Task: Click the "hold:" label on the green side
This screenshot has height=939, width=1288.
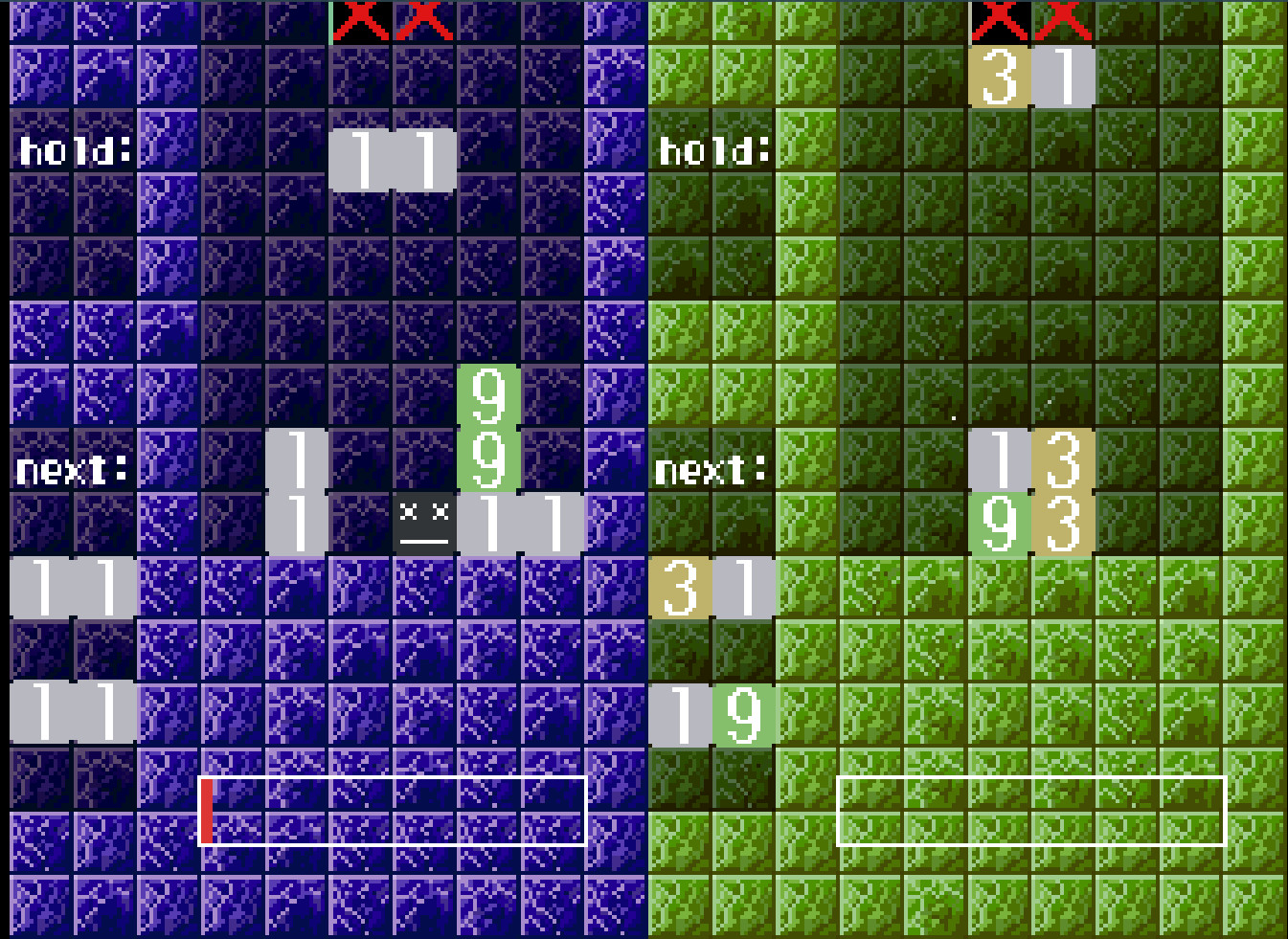Action: coord(712,148)
